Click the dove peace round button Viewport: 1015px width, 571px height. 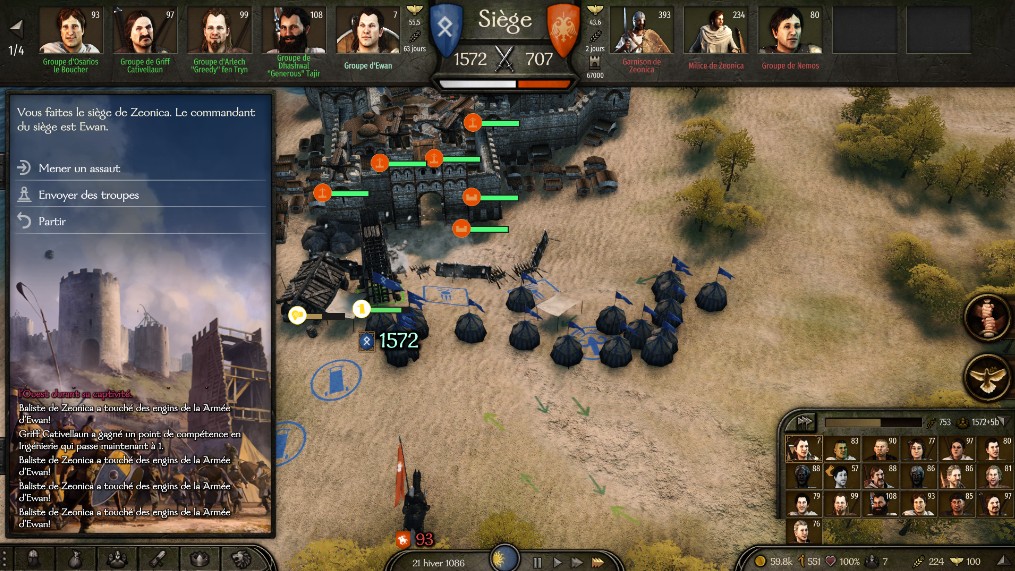(x=986, y=377)
